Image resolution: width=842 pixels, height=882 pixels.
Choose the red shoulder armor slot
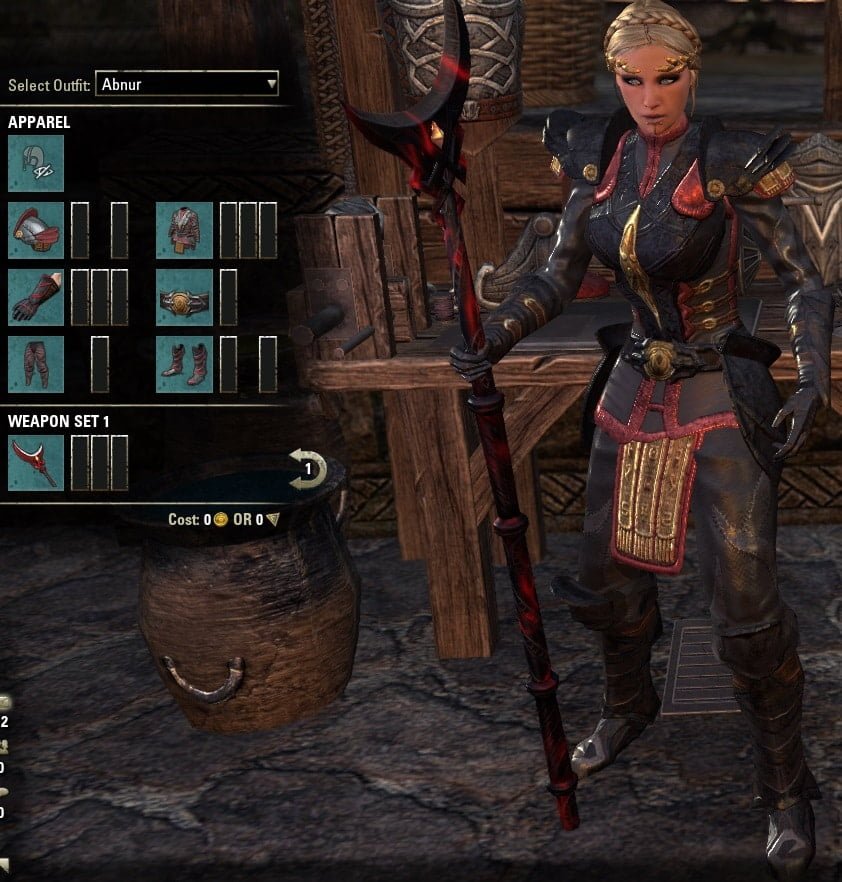[x=36, y=230]
